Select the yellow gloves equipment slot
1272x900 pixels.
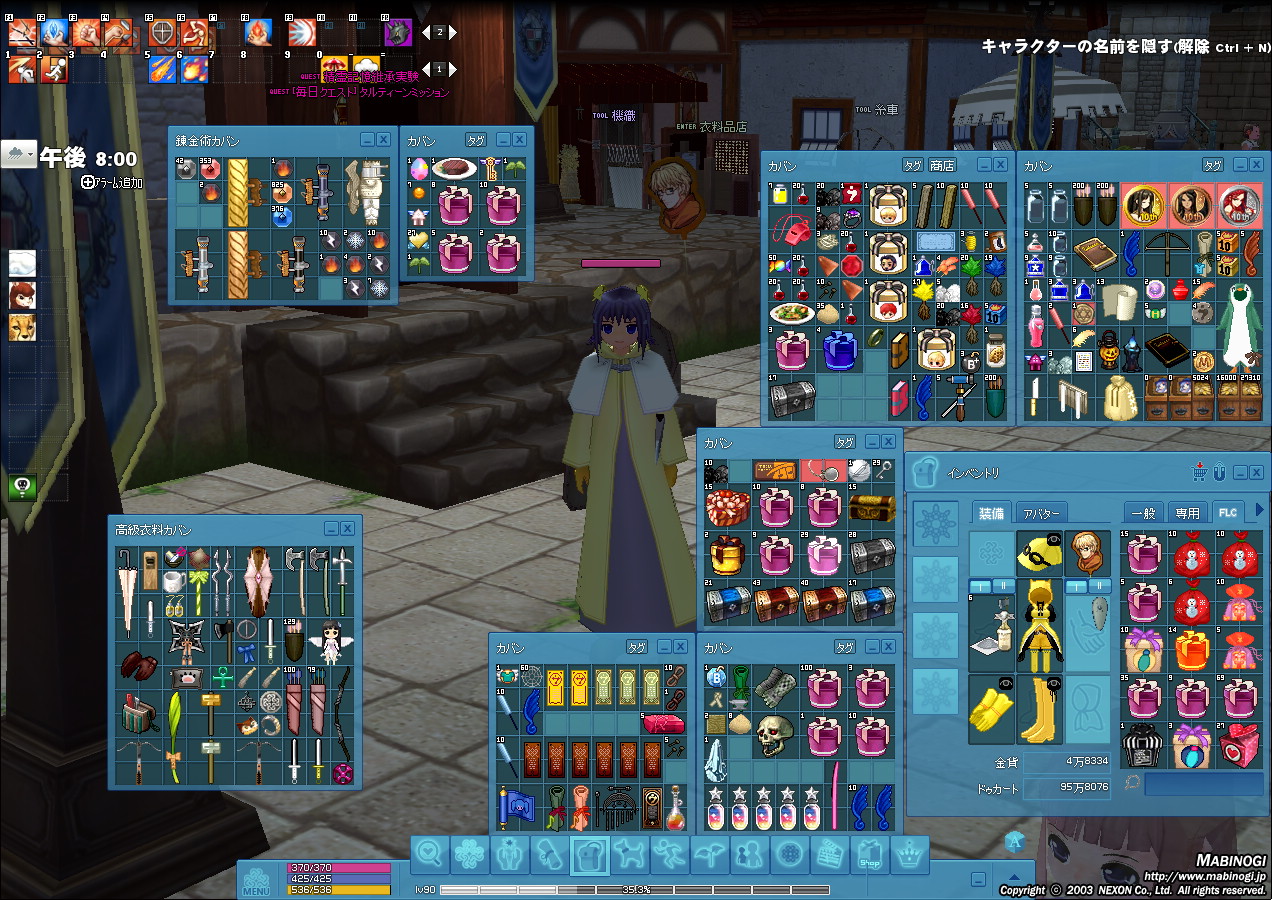pos(990,709)
